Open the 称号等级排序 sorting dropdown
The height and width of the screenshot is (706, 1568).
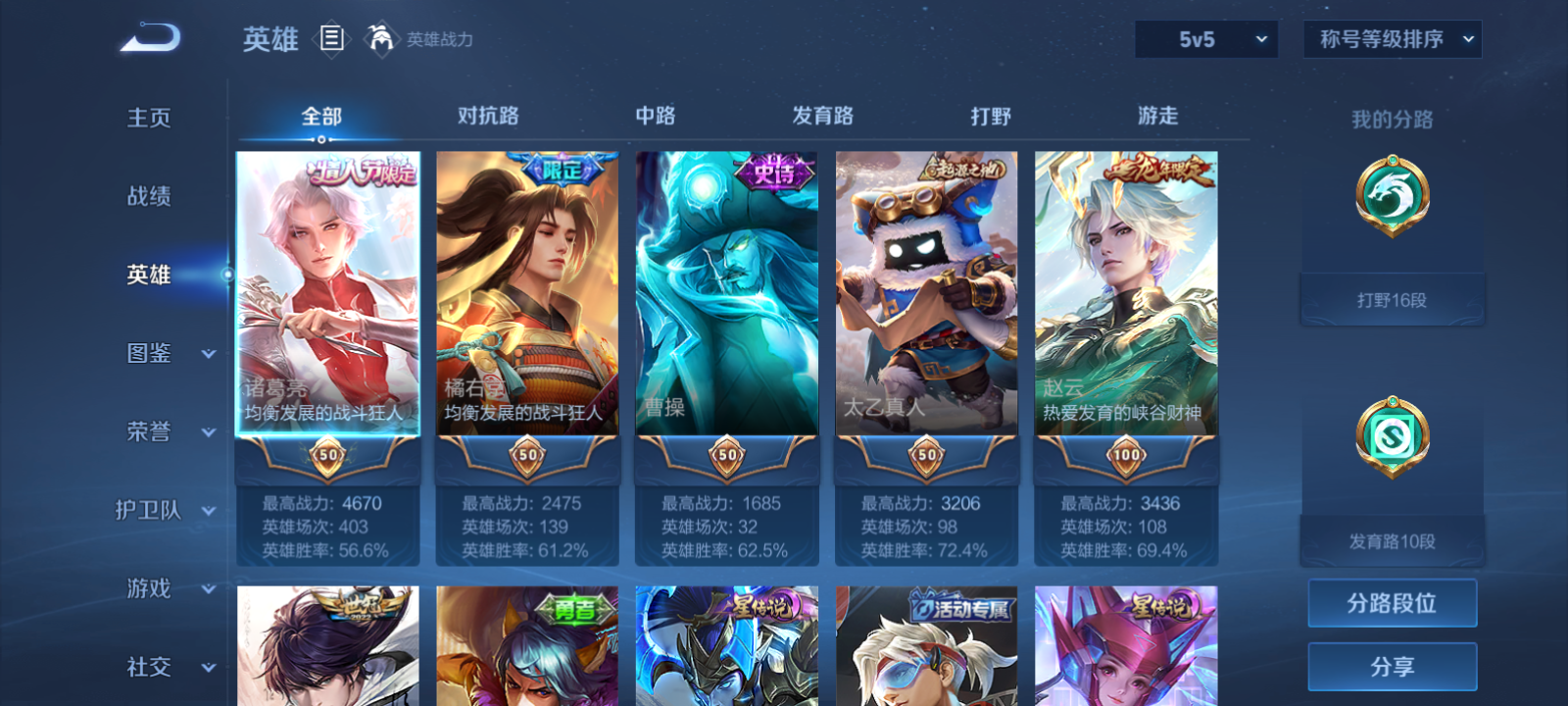click(1392, 39)
